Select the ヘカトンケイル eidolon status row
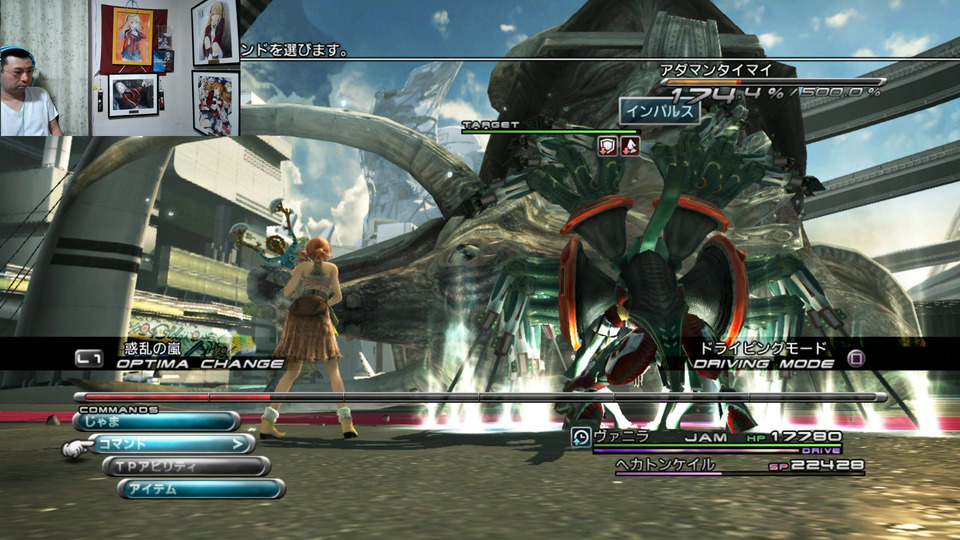The height and width of the screenshot is (540, 960). coord(738,465)
